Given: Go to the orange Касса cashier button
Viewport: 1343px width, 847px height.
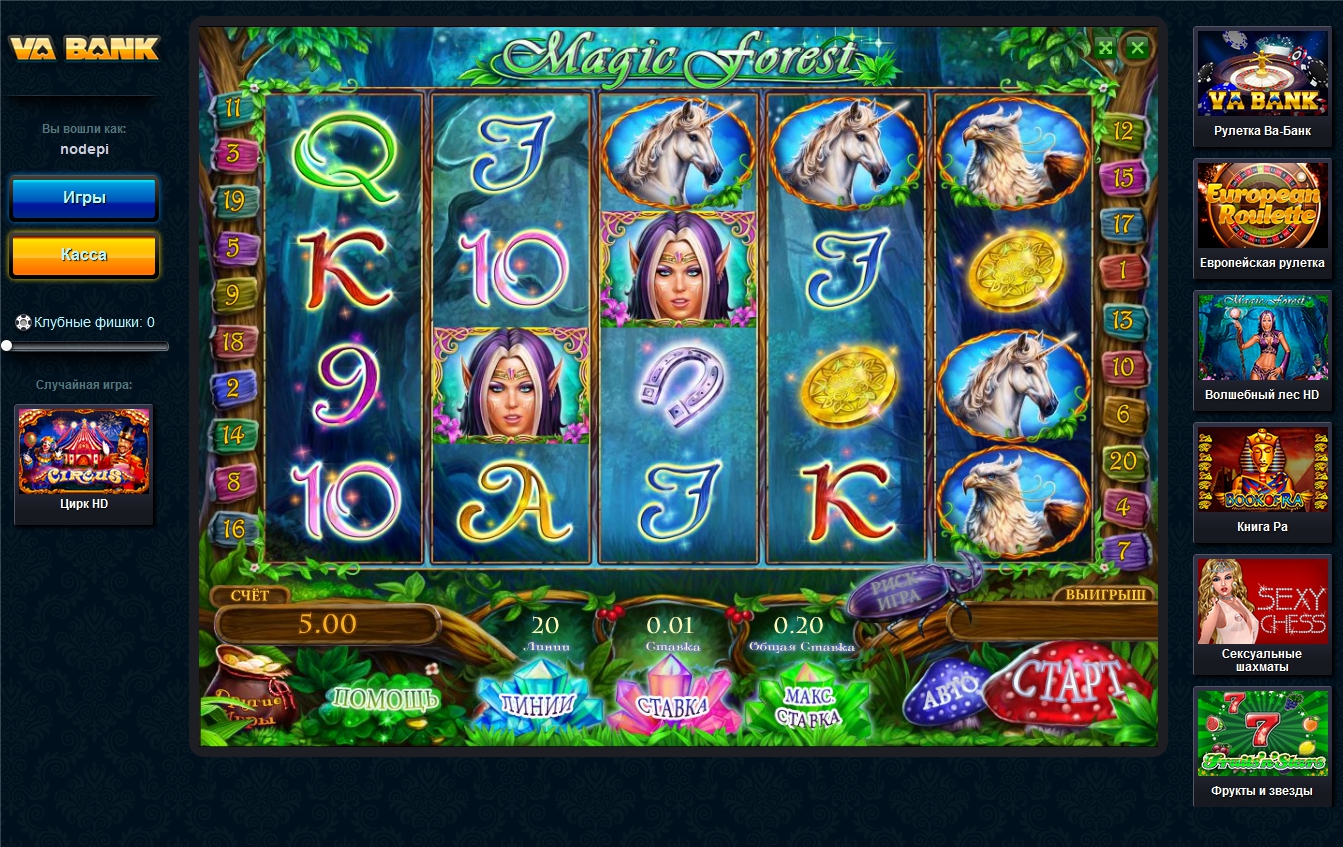Looking at the screenshot, I should (84, 255).
